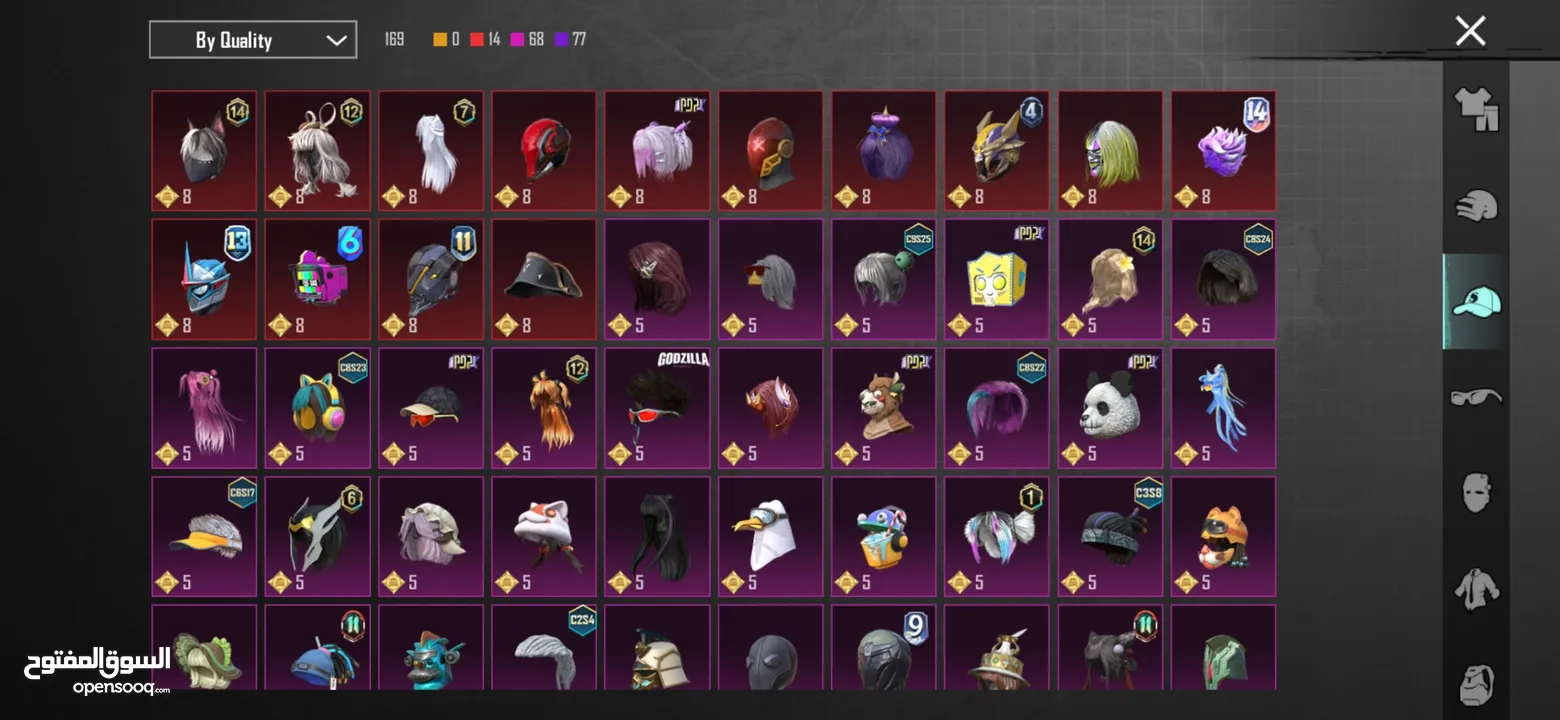Screen dimensions: 1560x720
Task: Pick the llama head mask
Action: click(884, 407)
